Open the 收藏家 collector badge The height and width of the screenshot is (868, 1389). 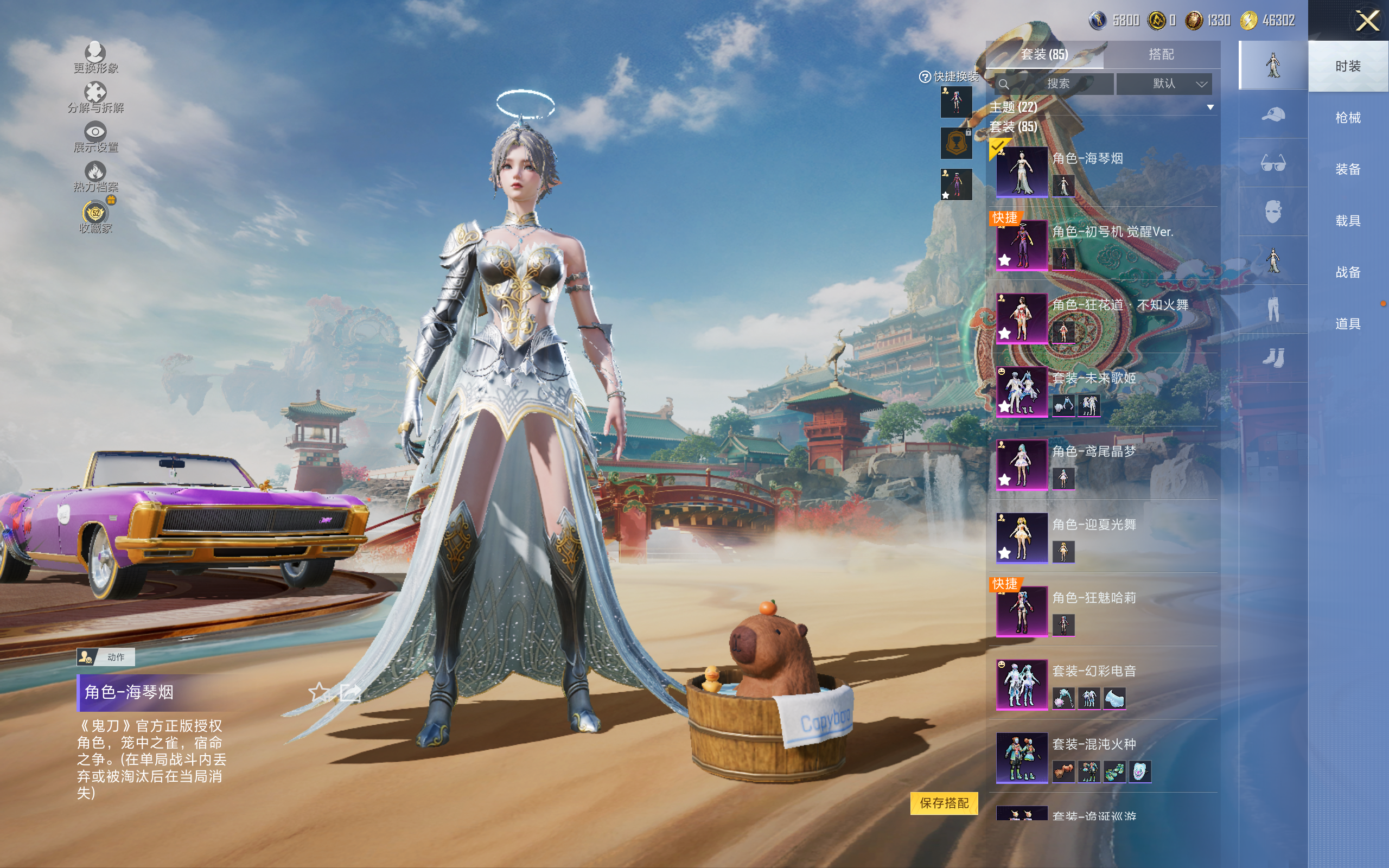[95, 216]
